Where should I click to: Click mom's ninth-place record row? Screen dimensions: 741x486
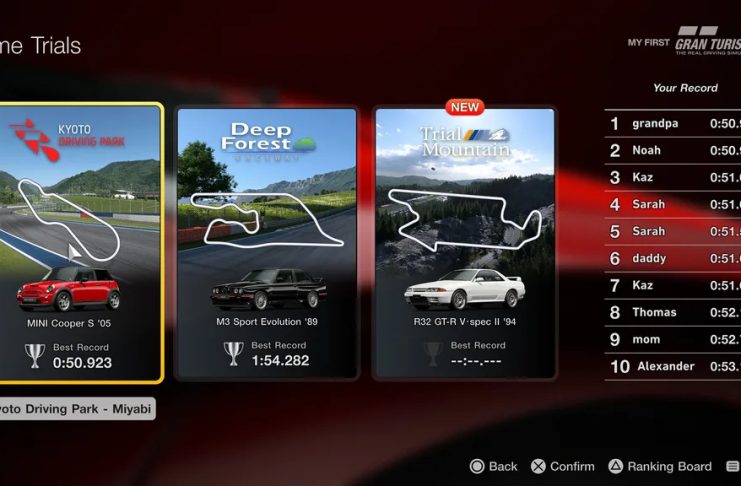click(672, 339)
